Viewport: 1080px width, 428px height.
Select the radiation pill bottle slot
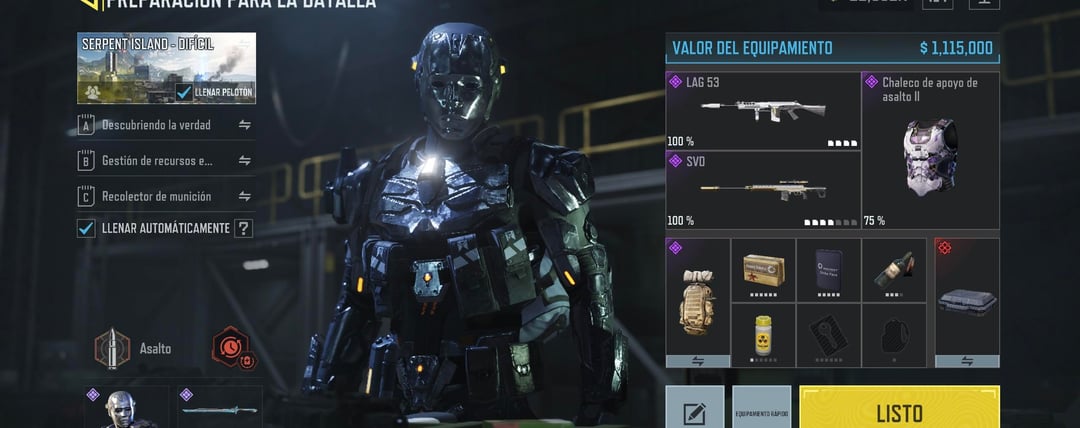(x=763, y=334)
